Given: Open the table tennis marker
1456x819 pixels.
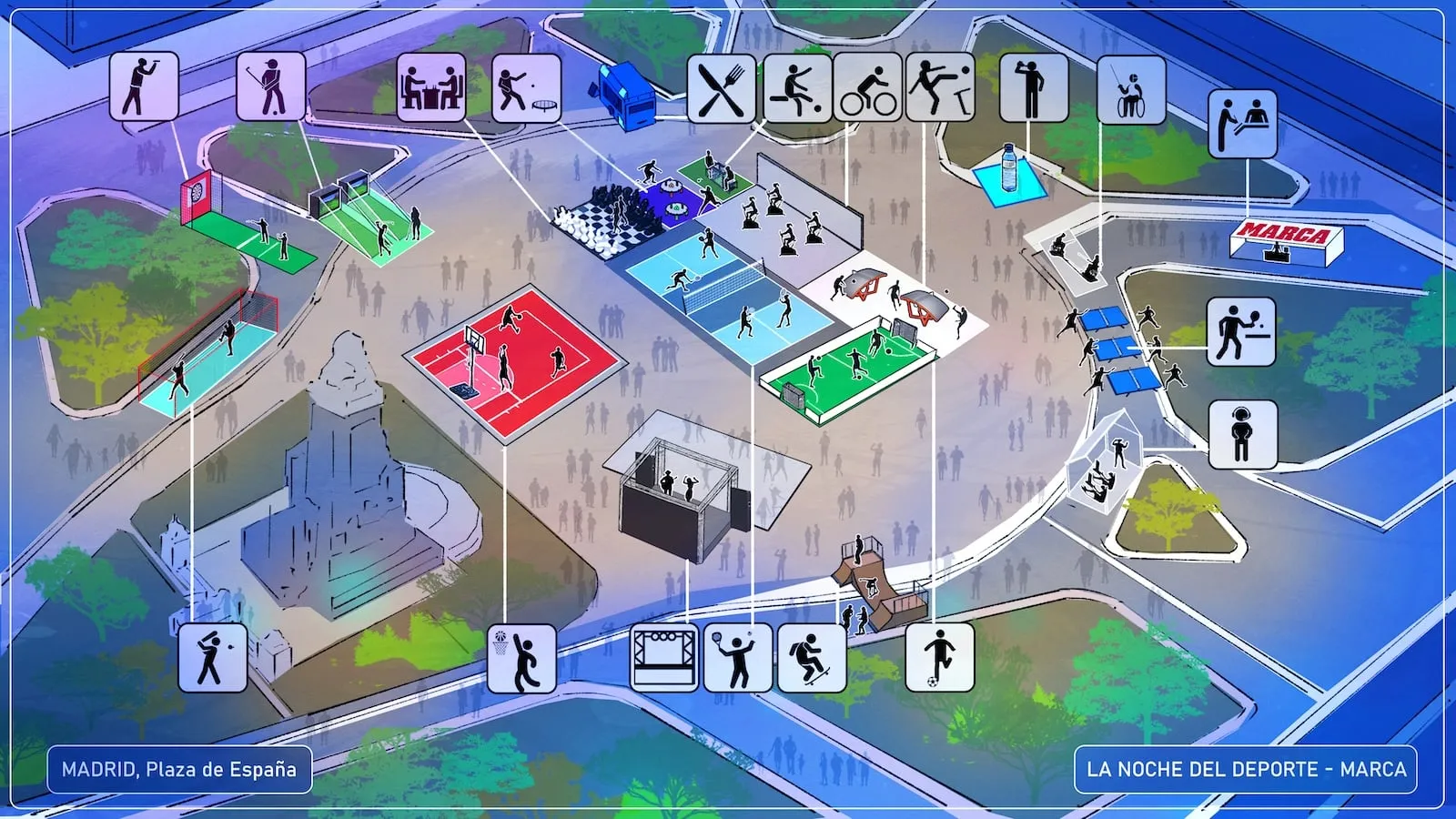Looking at the screenshot, I should coord(1241,332).
